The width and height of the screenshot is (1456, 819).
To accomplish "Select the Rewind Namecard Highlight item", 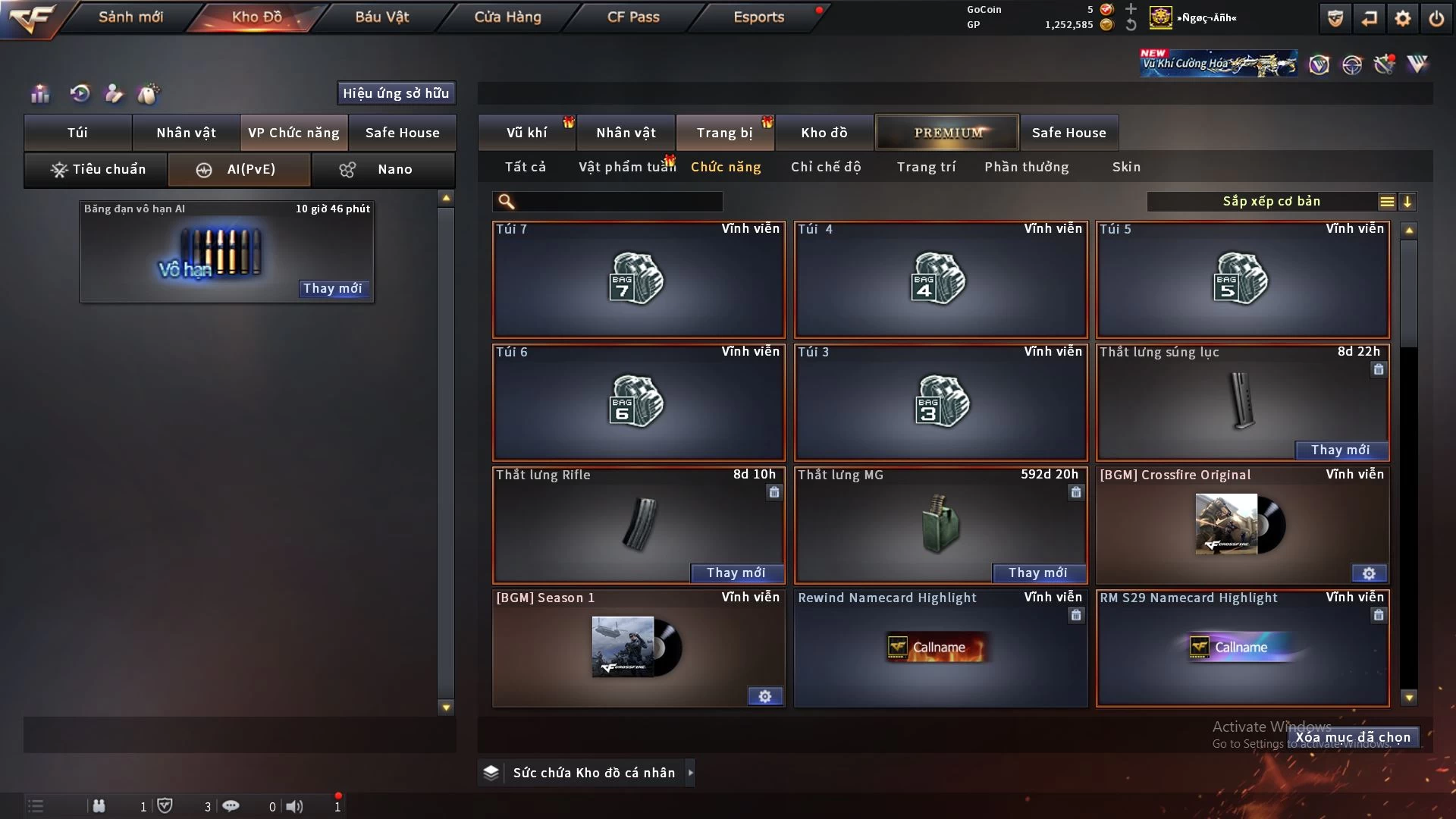I will pos(940,648).
